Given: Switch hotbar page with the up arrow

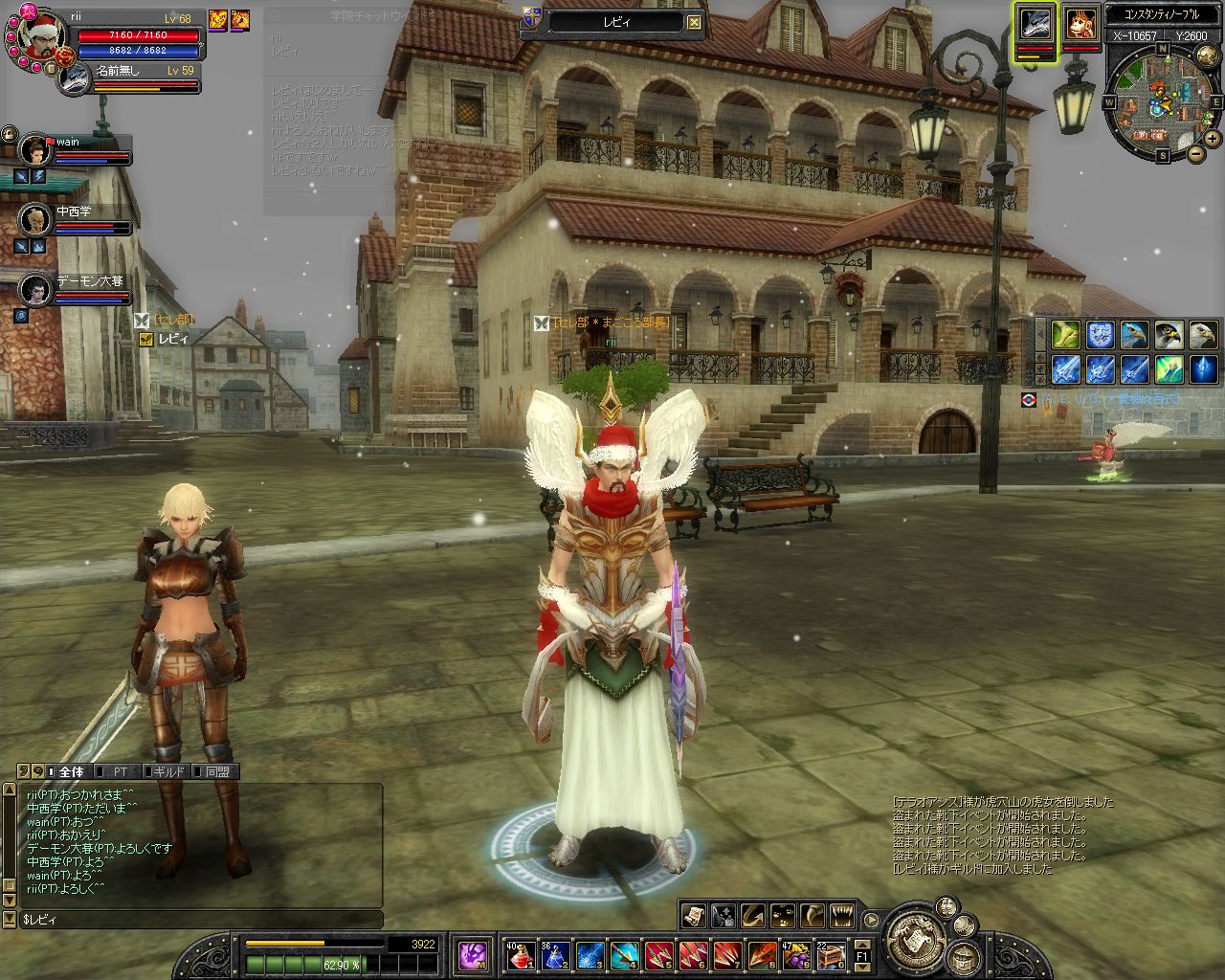Looking at the screenshot, I should (861, 944).
